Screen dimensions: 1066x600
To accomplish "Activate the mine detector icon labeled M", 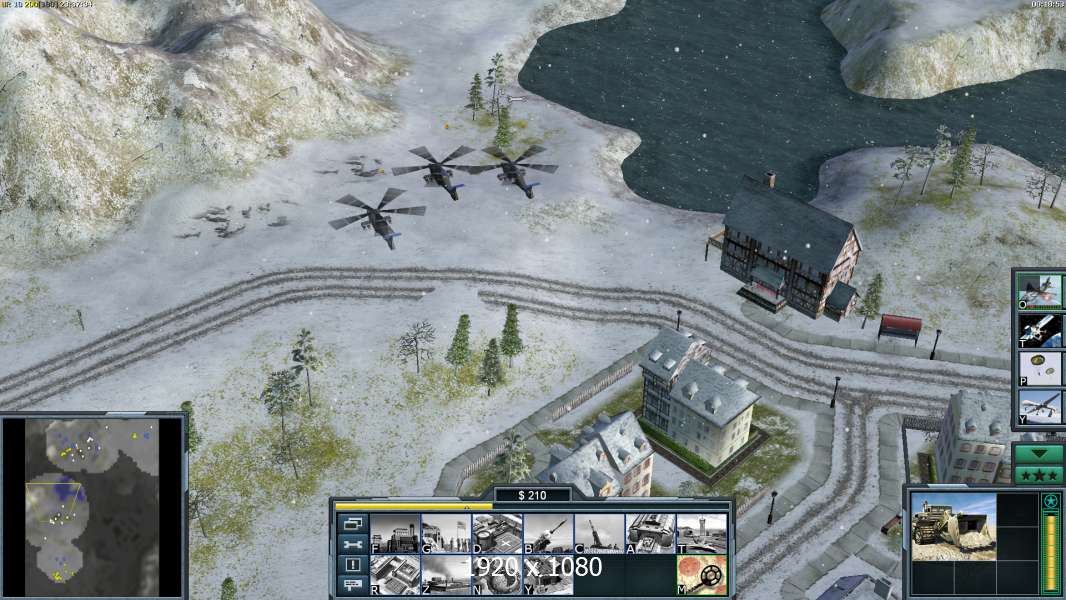I will 701,575.
